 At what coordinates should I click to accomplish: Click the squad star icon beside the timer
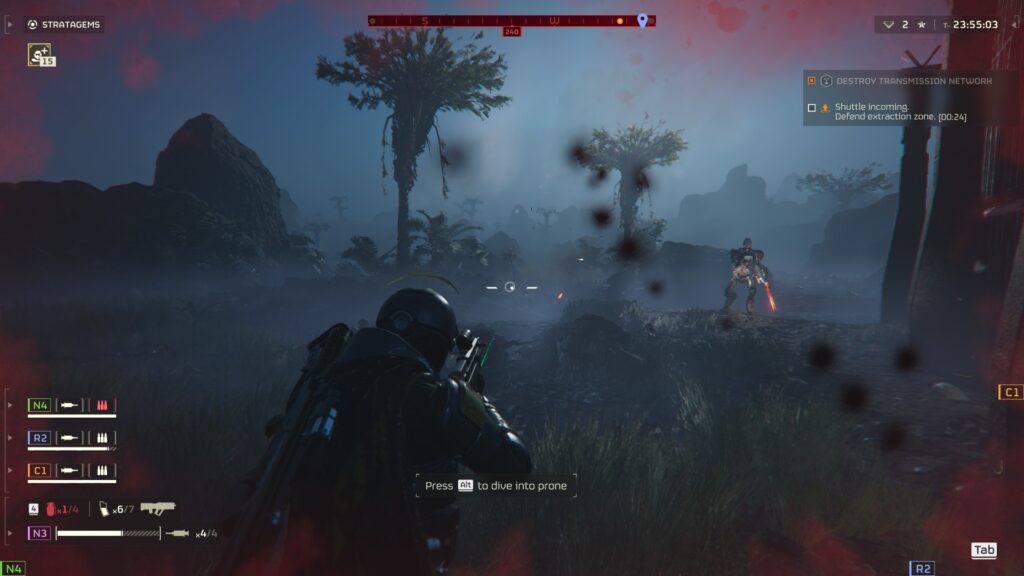(x=922, y=24)
